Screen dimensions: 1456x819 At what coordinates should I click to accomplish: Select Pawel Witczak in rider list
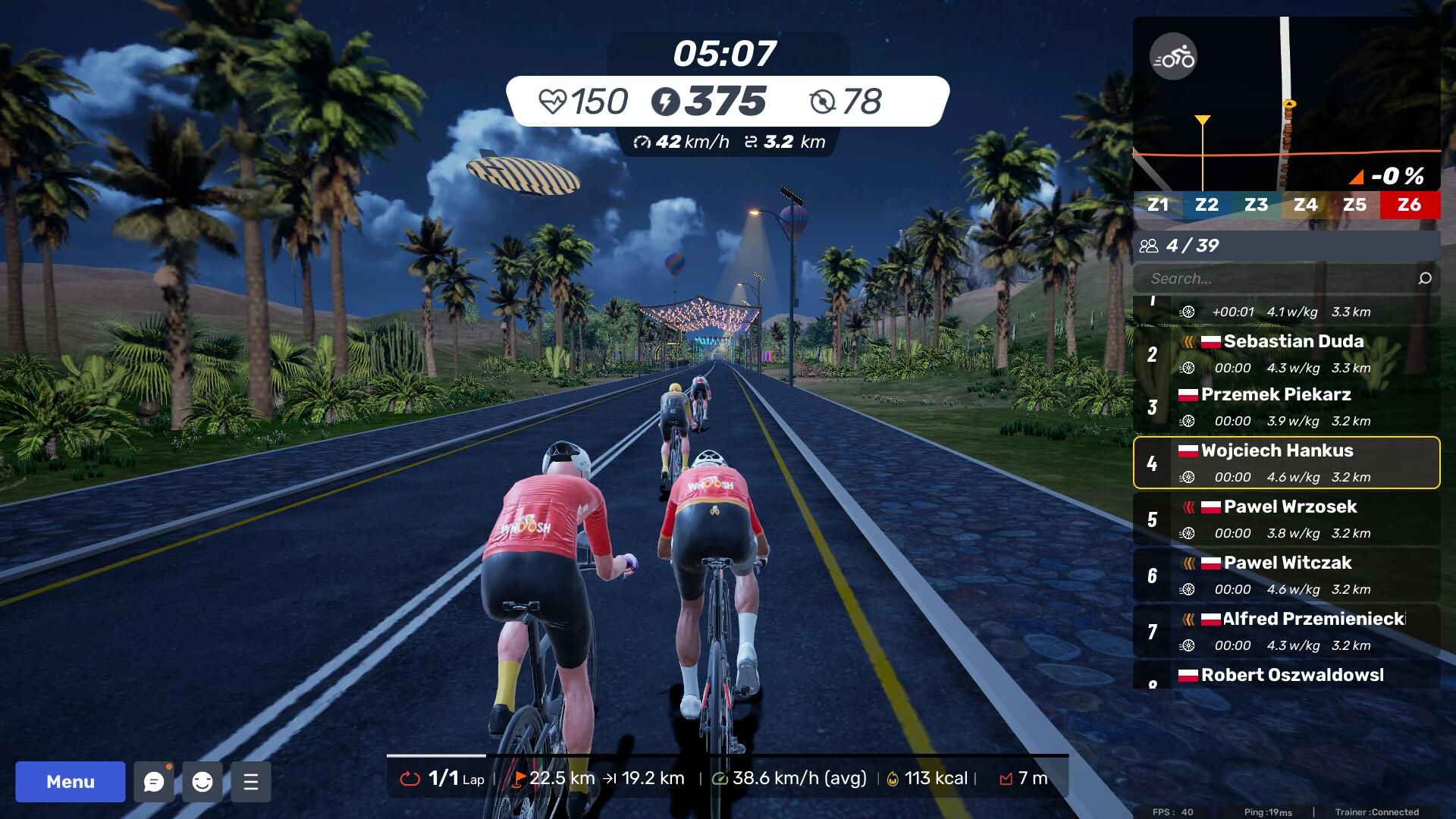coord(1286,575)
